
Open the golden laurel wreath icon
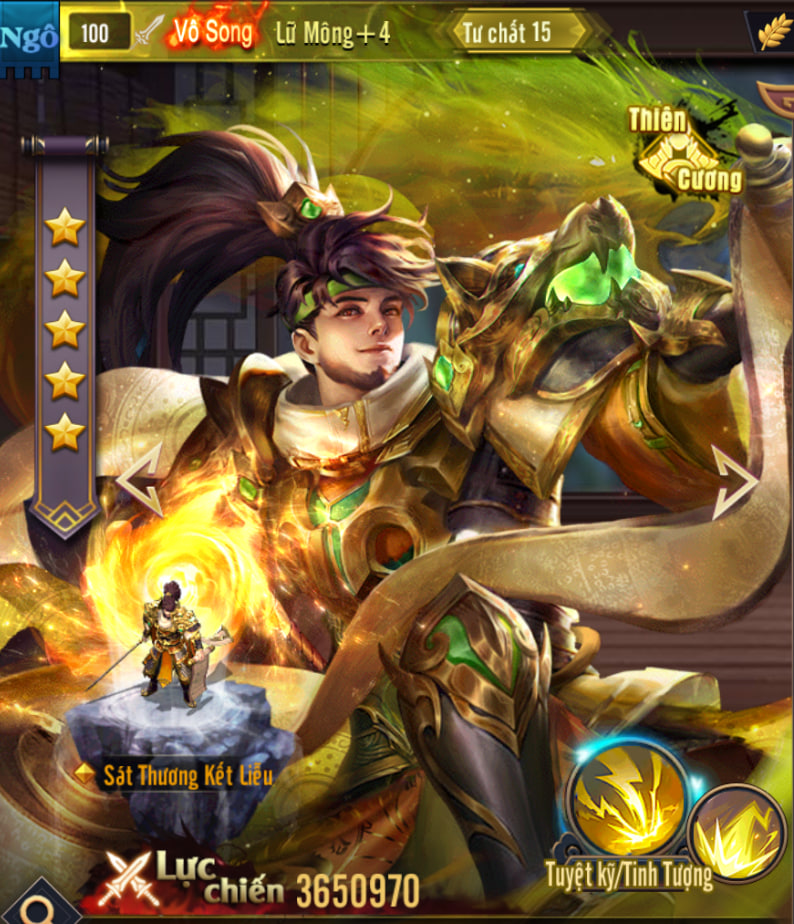tap(774, 32)
